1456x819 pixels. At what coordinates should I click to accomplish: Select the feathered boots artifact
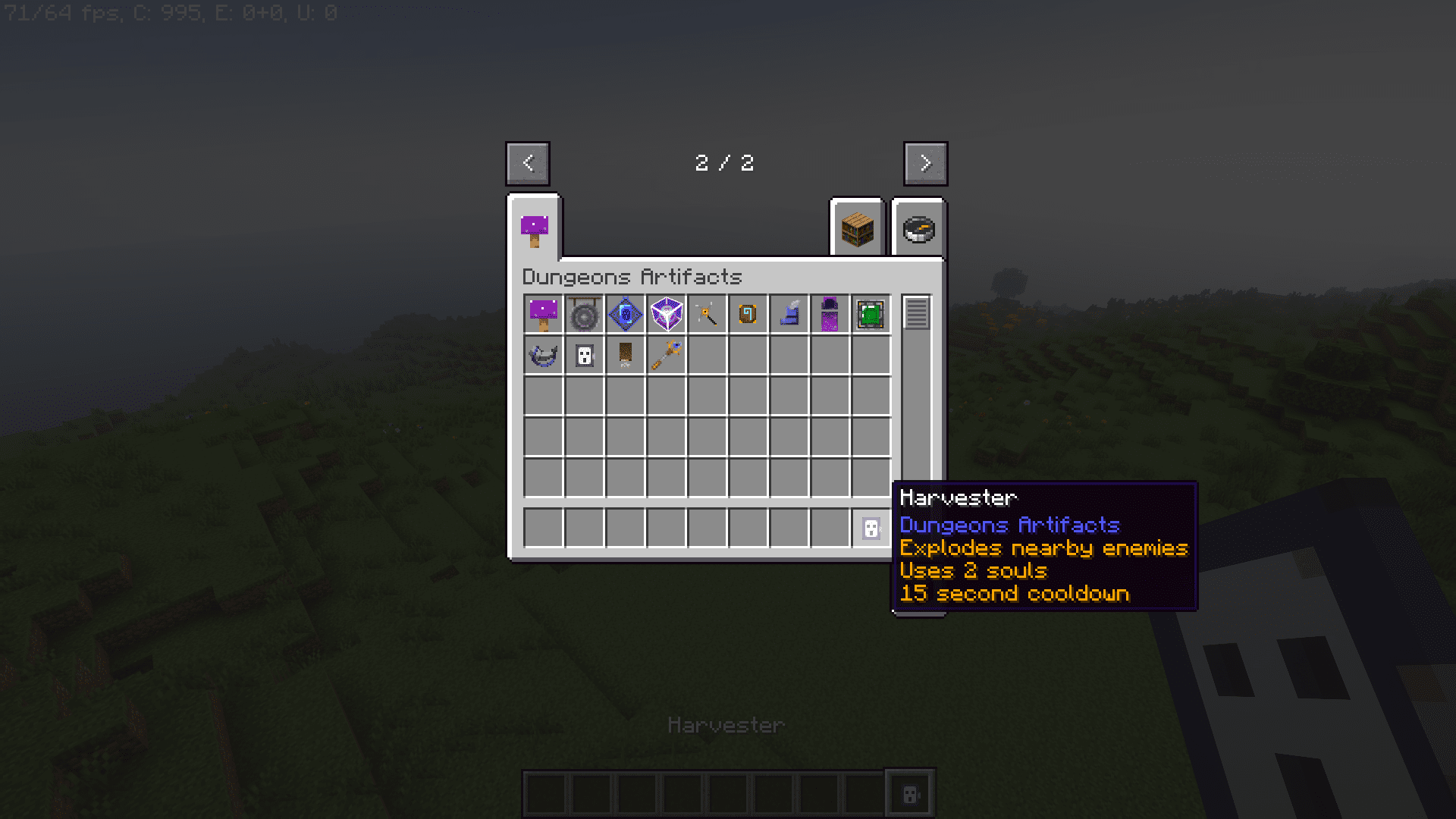[789, 313]
